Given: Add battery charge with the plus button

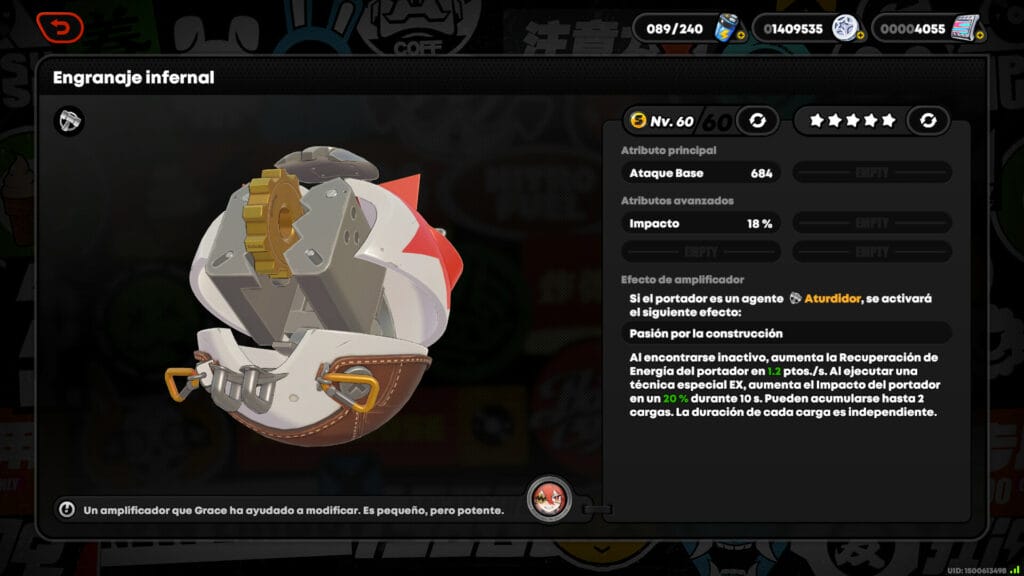Looking at the screenshot, I should (x=741, y=35).
